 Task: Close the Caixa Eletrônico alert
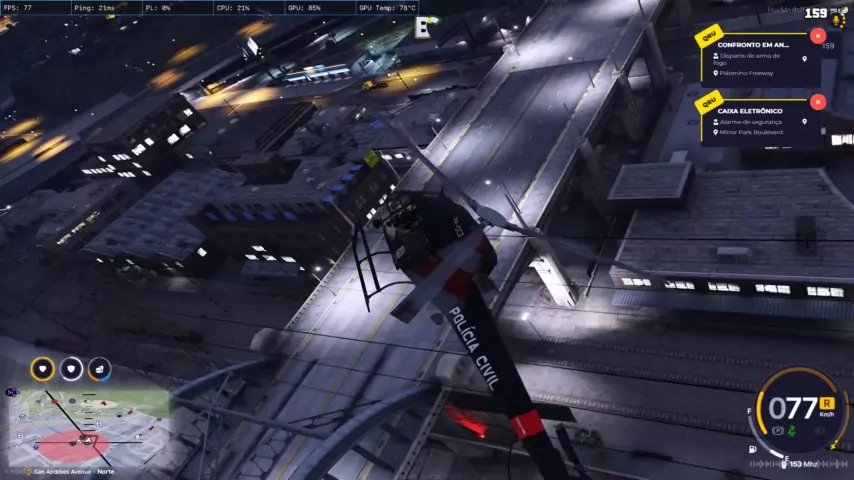point(818,102)
